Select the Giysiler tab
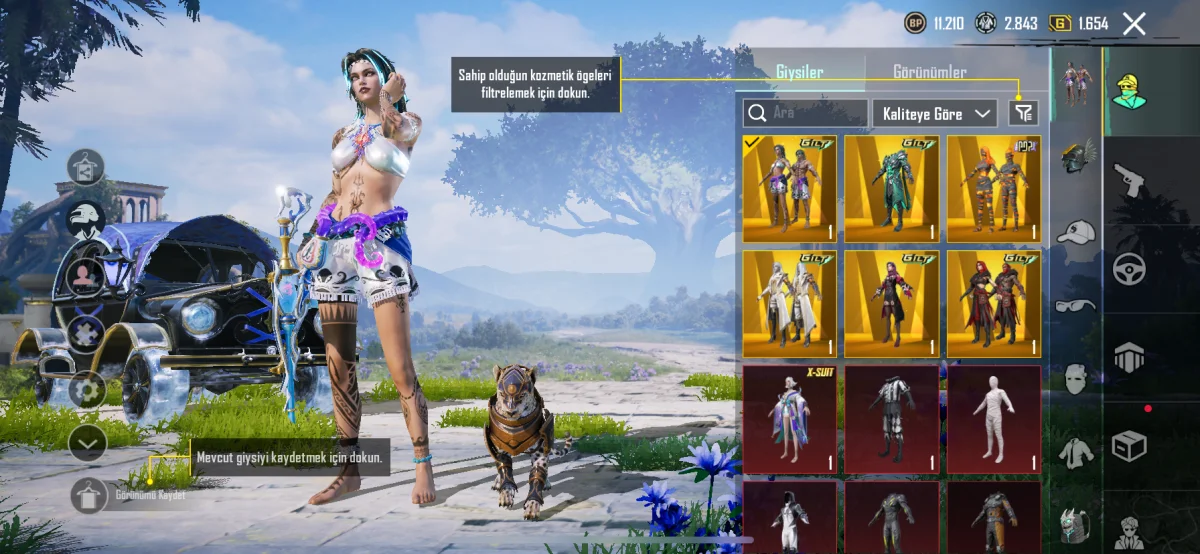Screen dimensions: 1200x554 click(800, 72)
